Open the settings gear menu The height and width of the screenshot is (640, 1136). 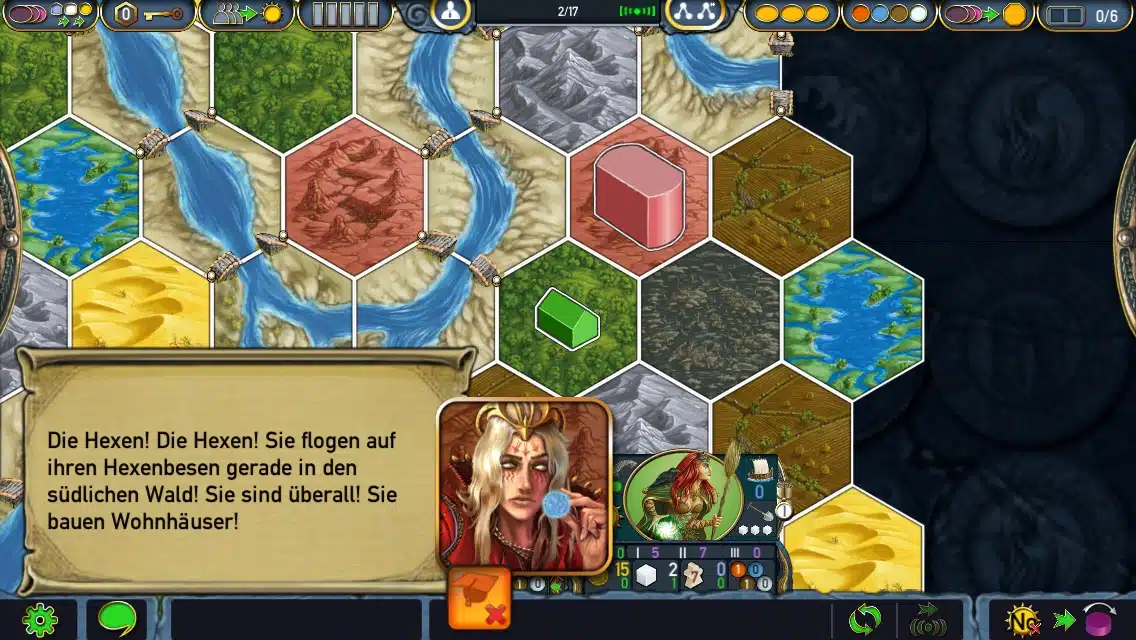pos(40,621)
